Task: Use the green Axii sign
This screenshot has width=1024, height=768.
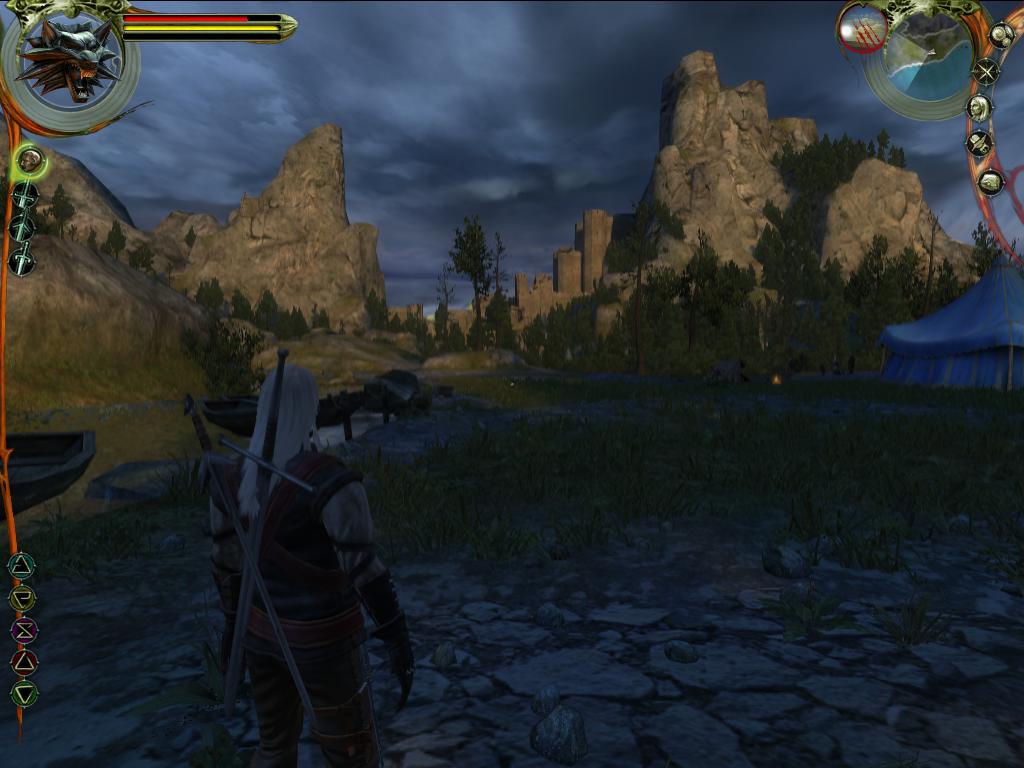Action: click(x=23, y=692)
